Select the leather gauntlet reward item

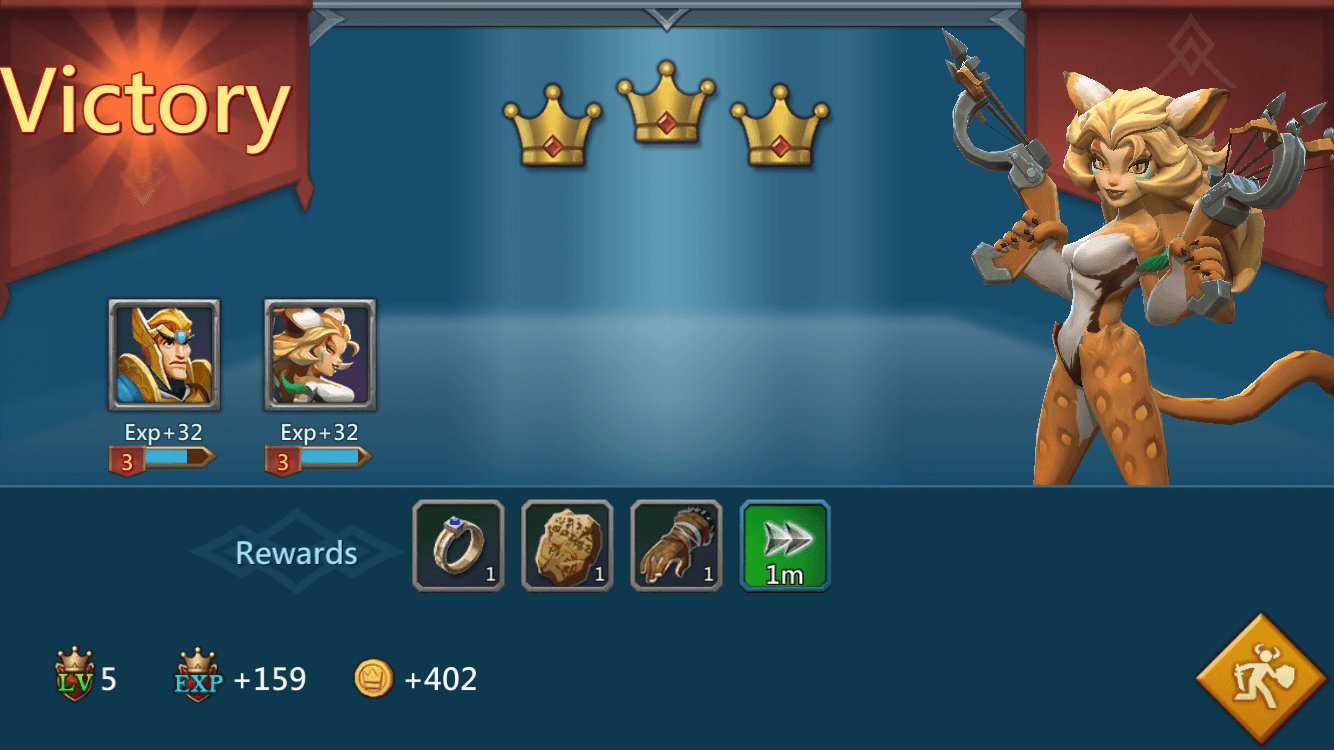coord(675,544)
